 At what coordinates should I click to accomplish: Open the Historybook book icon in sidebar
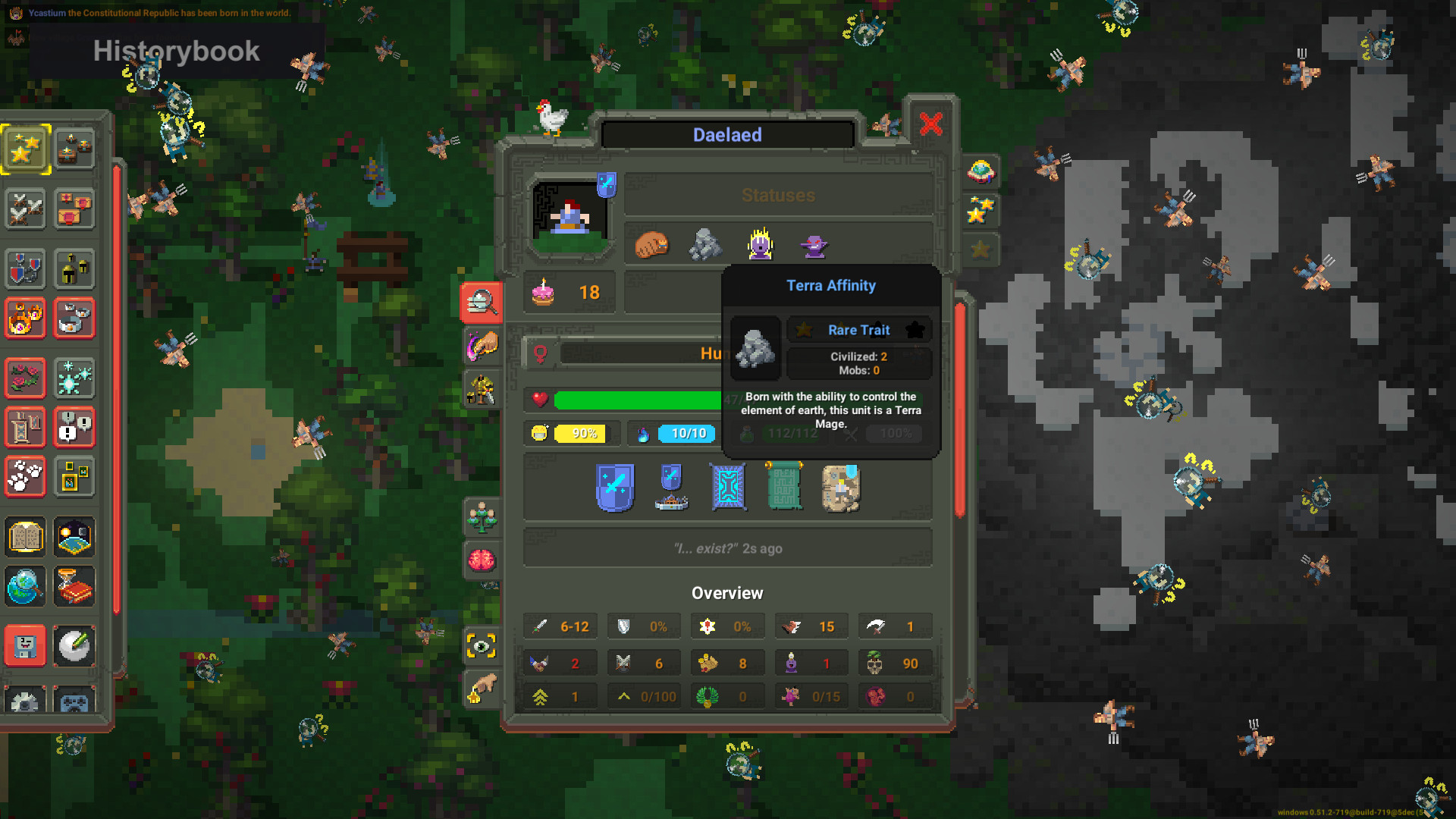click(25, 537)
